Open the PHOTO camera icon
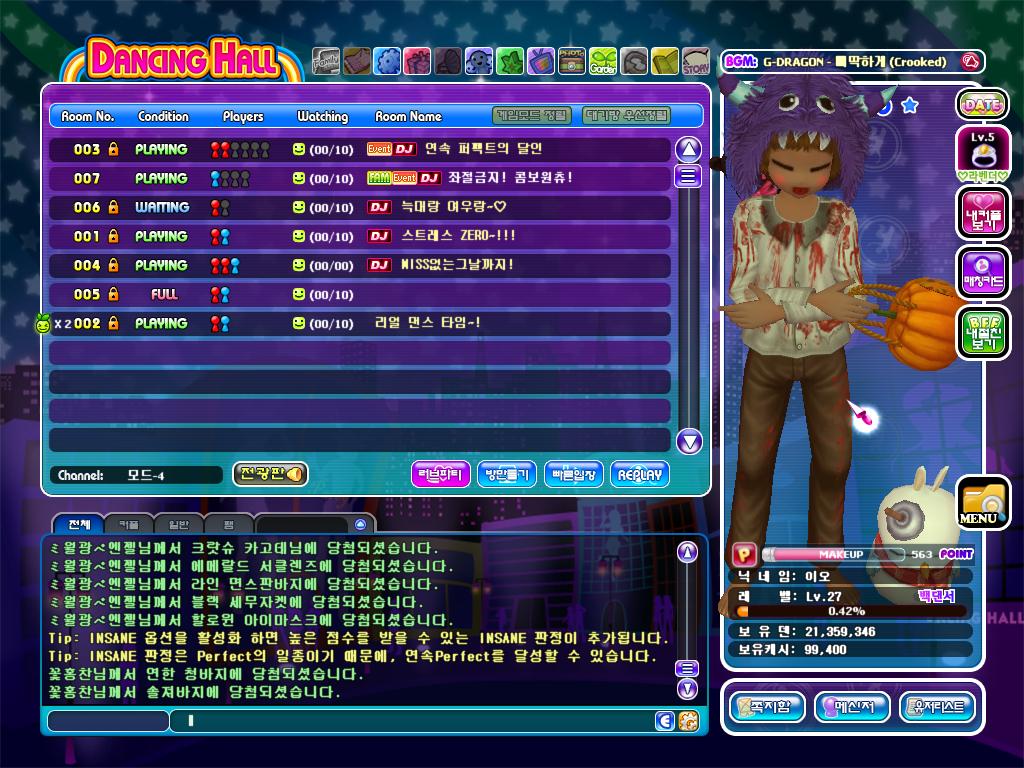Image resolution: width=1024 pixels, height=768 pixels. [571, 62]
